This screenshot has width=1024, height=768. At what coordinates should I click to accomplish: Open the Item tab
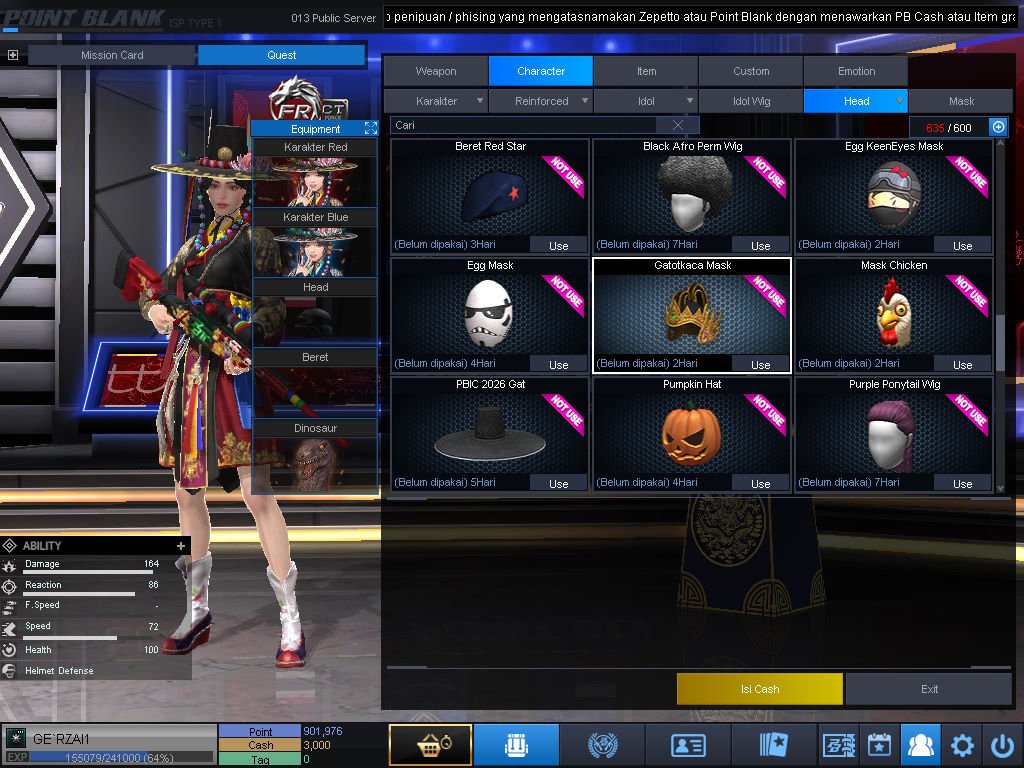click(x=646, y=71)
